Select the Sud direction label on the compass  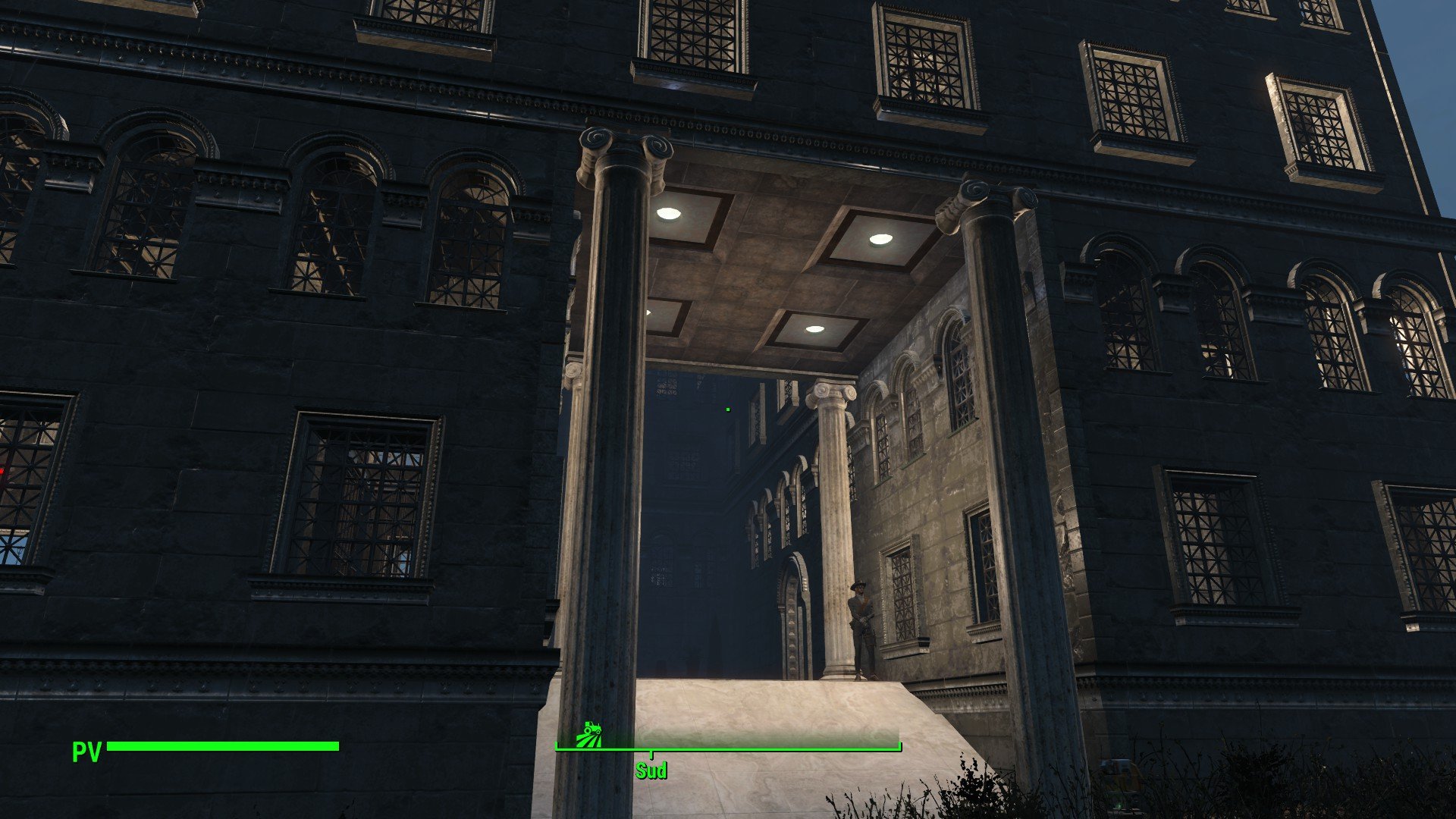click(x=651, y=771)
